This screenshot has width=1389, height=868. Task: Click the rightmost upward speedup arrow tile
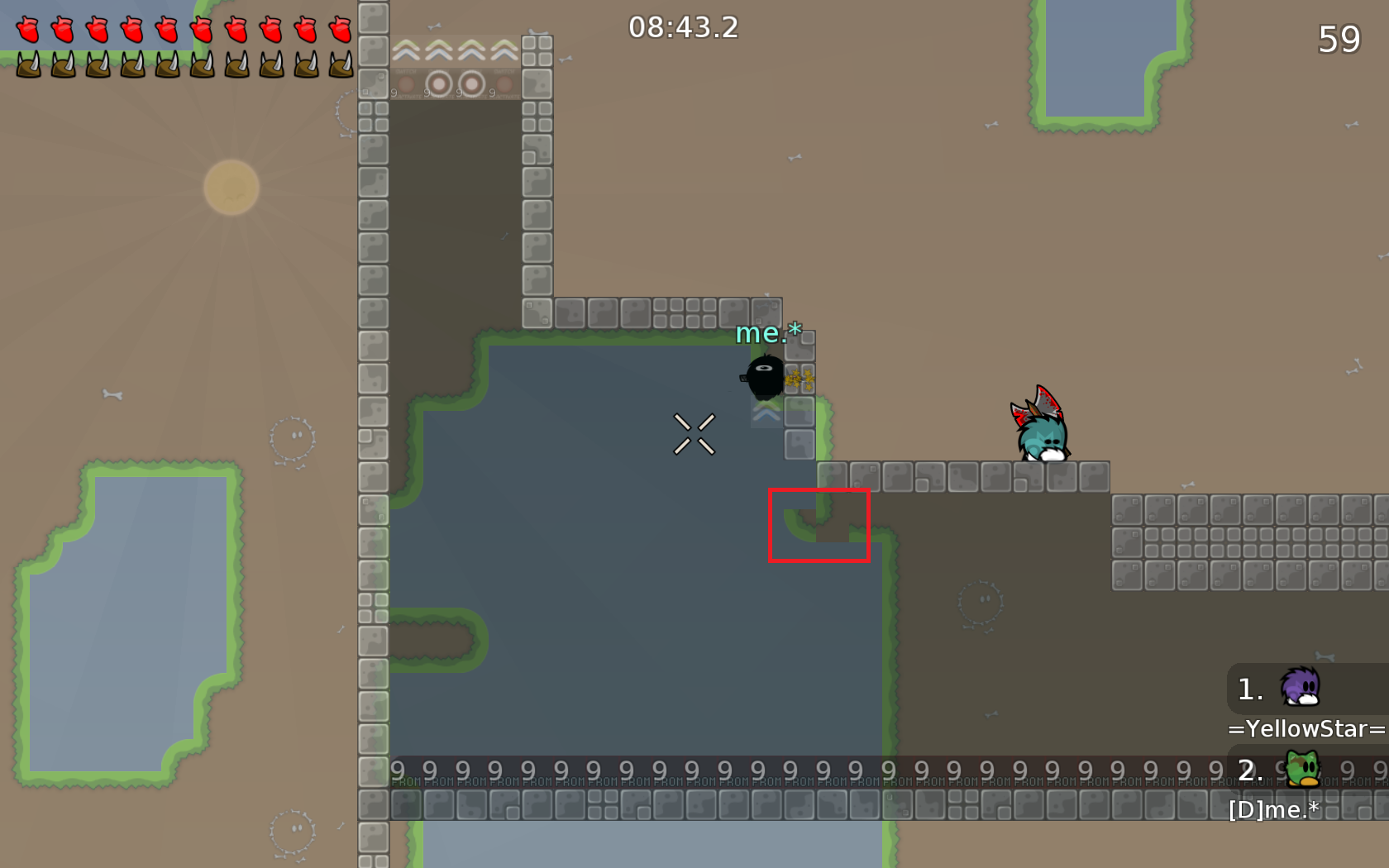click(x=504, y=50)
